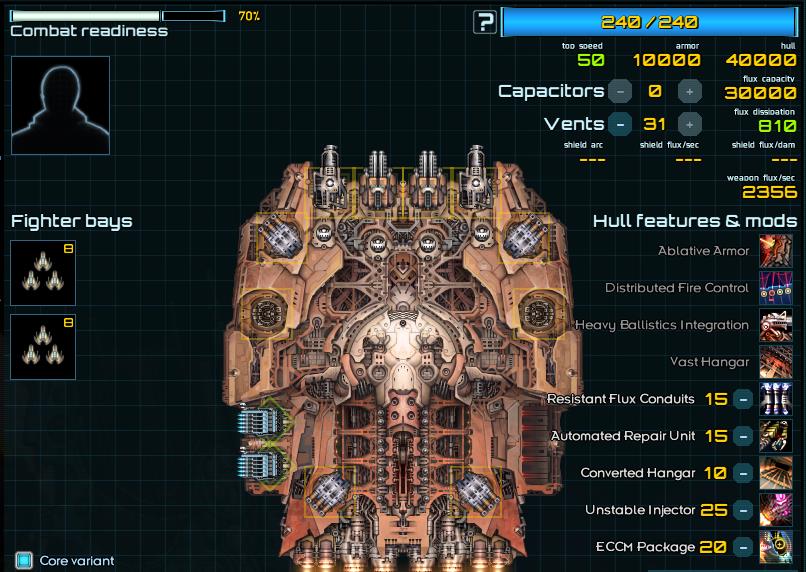The image size is (806, 572).
Task: Remove the Converted Hangar hullmod
Action: point(743,473)
